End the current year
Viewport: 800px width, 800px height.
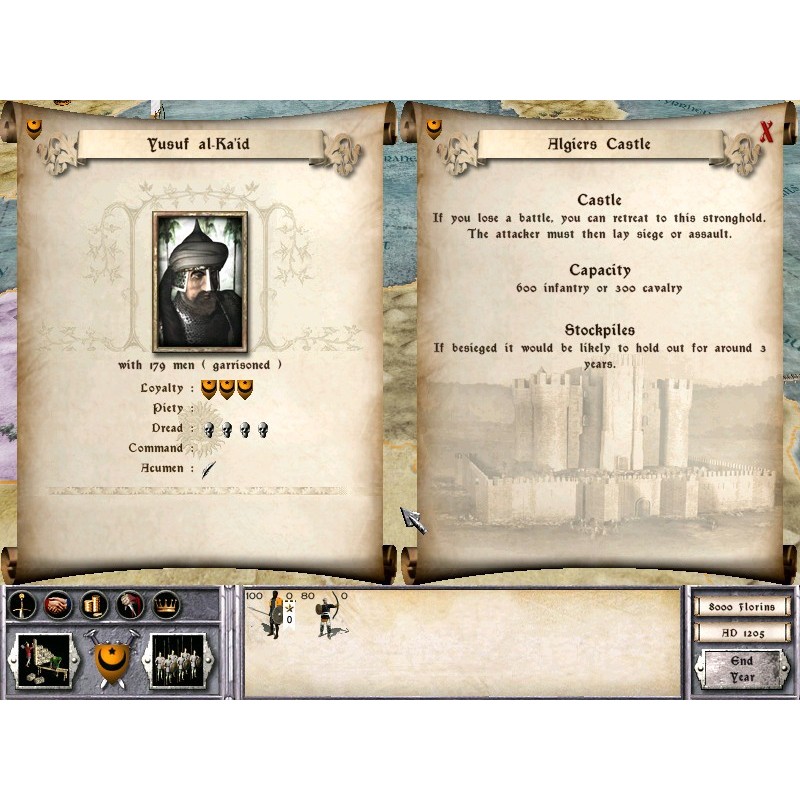[x=742, y=668]
